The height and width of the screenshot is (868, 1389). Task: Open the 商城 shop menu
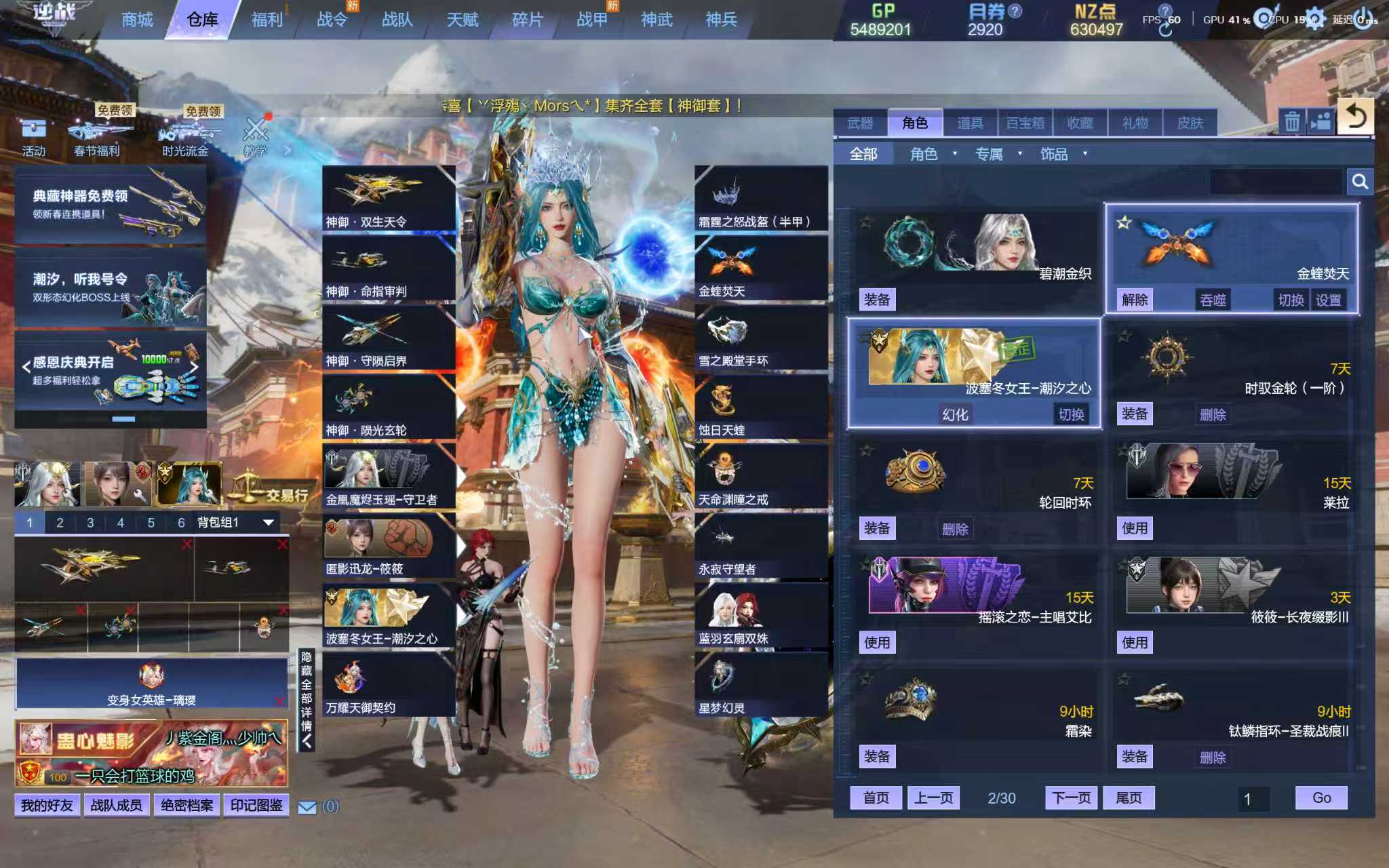pyautogui.click(x=137, y=20)
